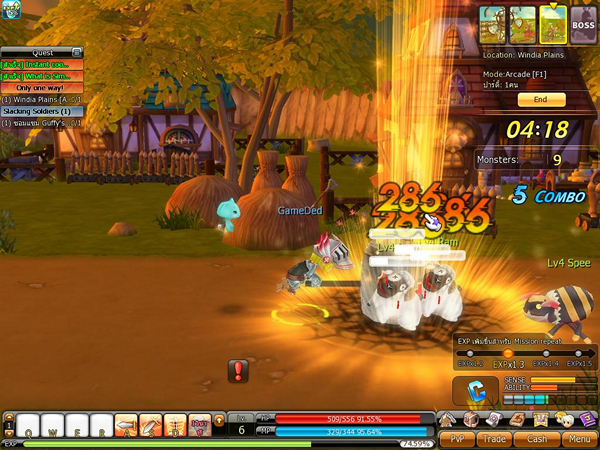600x450 pixels.
Task: Click the red exclamation alert icon
Action: click(x=239, y=372)
